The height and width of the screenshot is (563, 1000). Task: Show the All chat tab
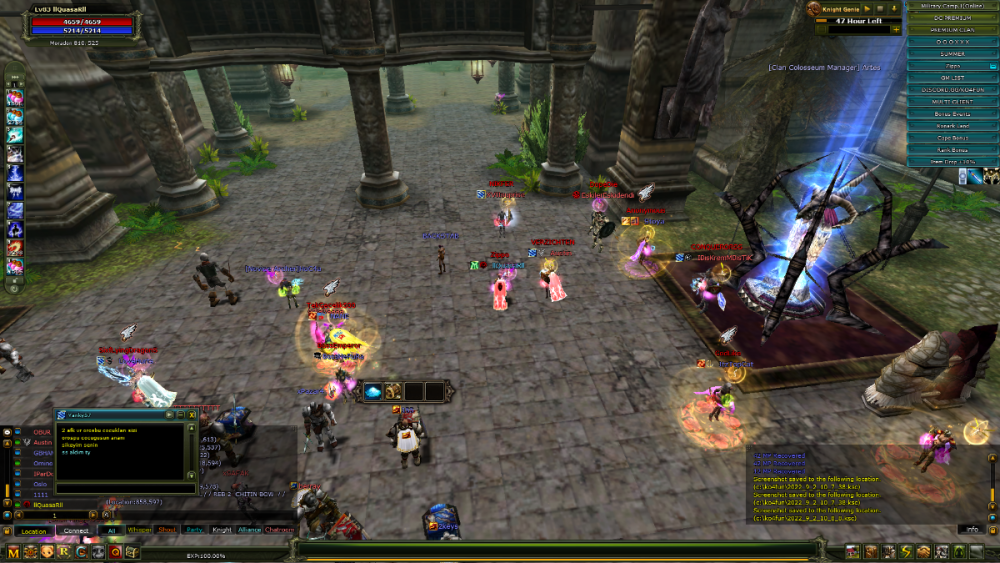111,530
